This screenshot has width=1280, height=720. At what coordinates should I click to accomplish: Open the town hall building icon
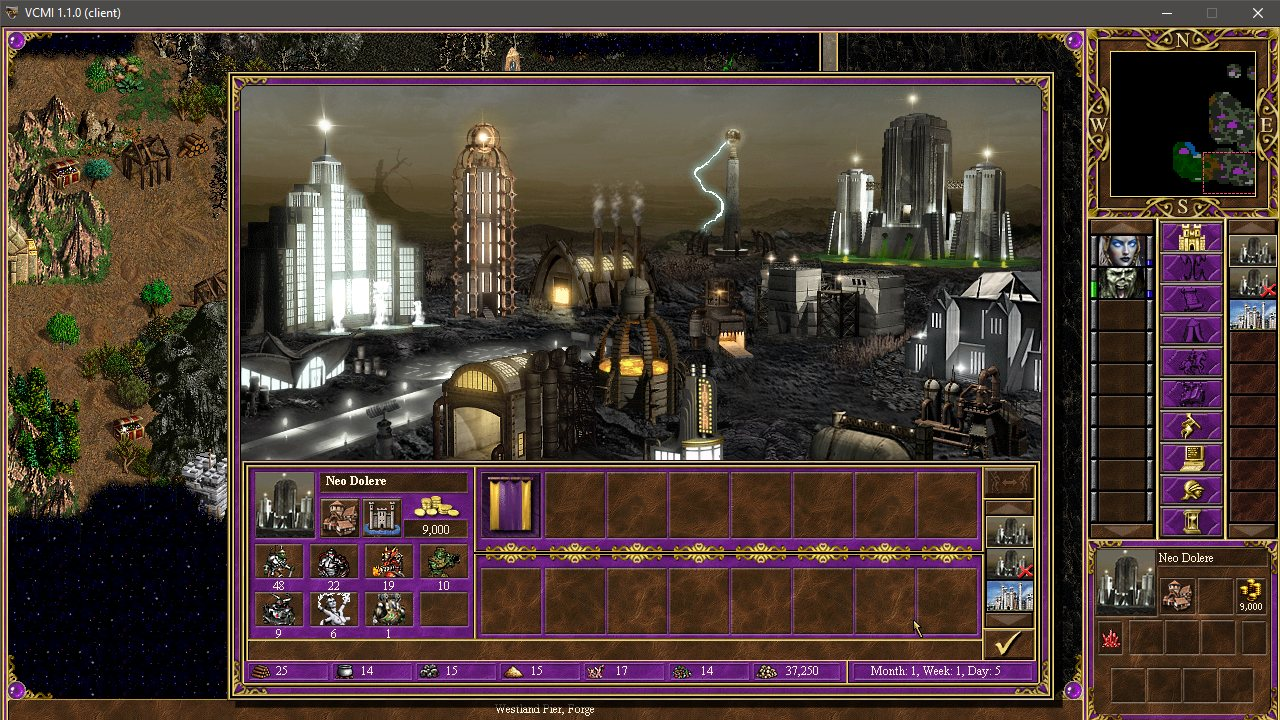click(341, 516)
